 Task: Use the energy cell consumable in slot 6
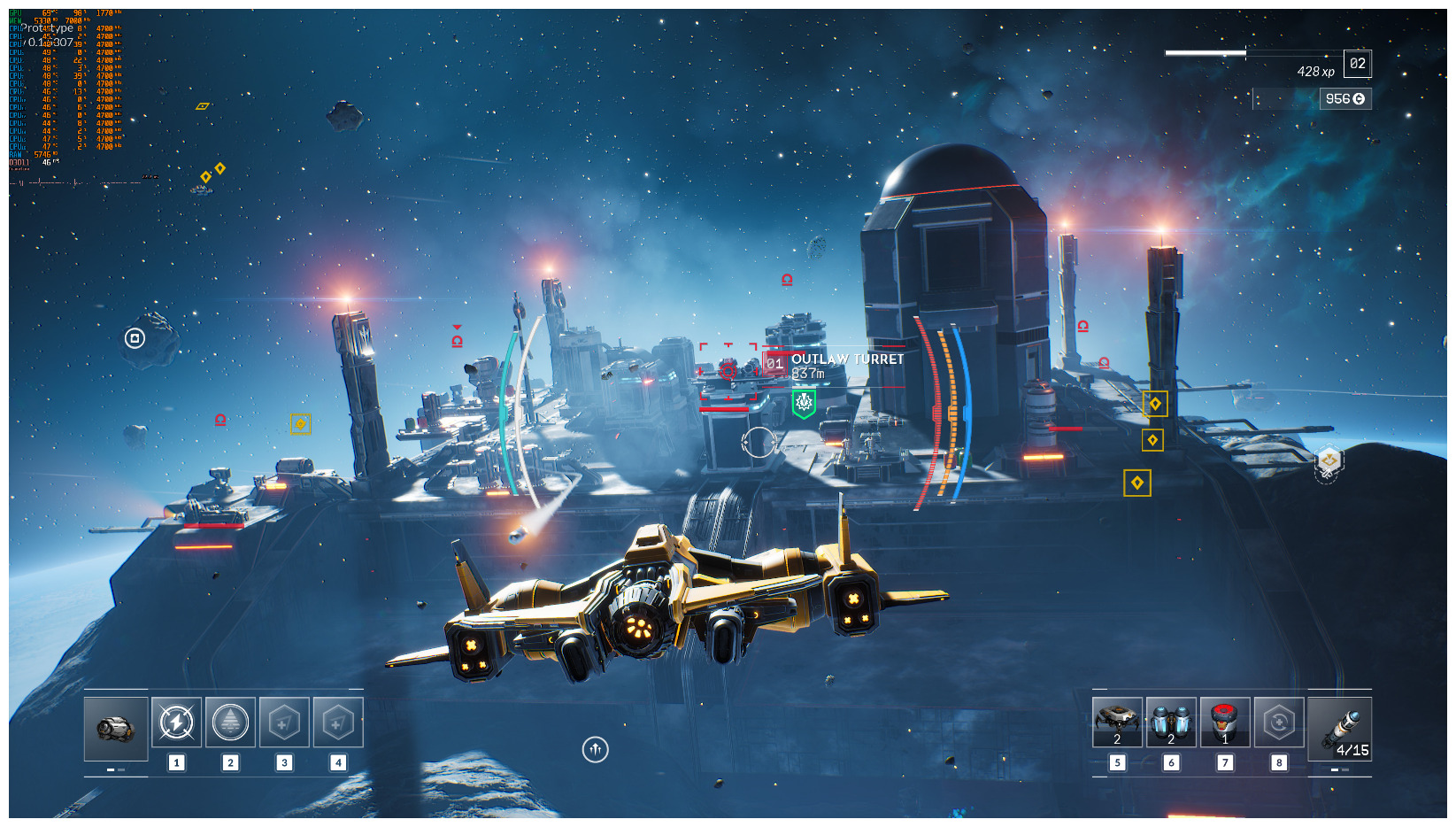click(x=1171, y=720)
